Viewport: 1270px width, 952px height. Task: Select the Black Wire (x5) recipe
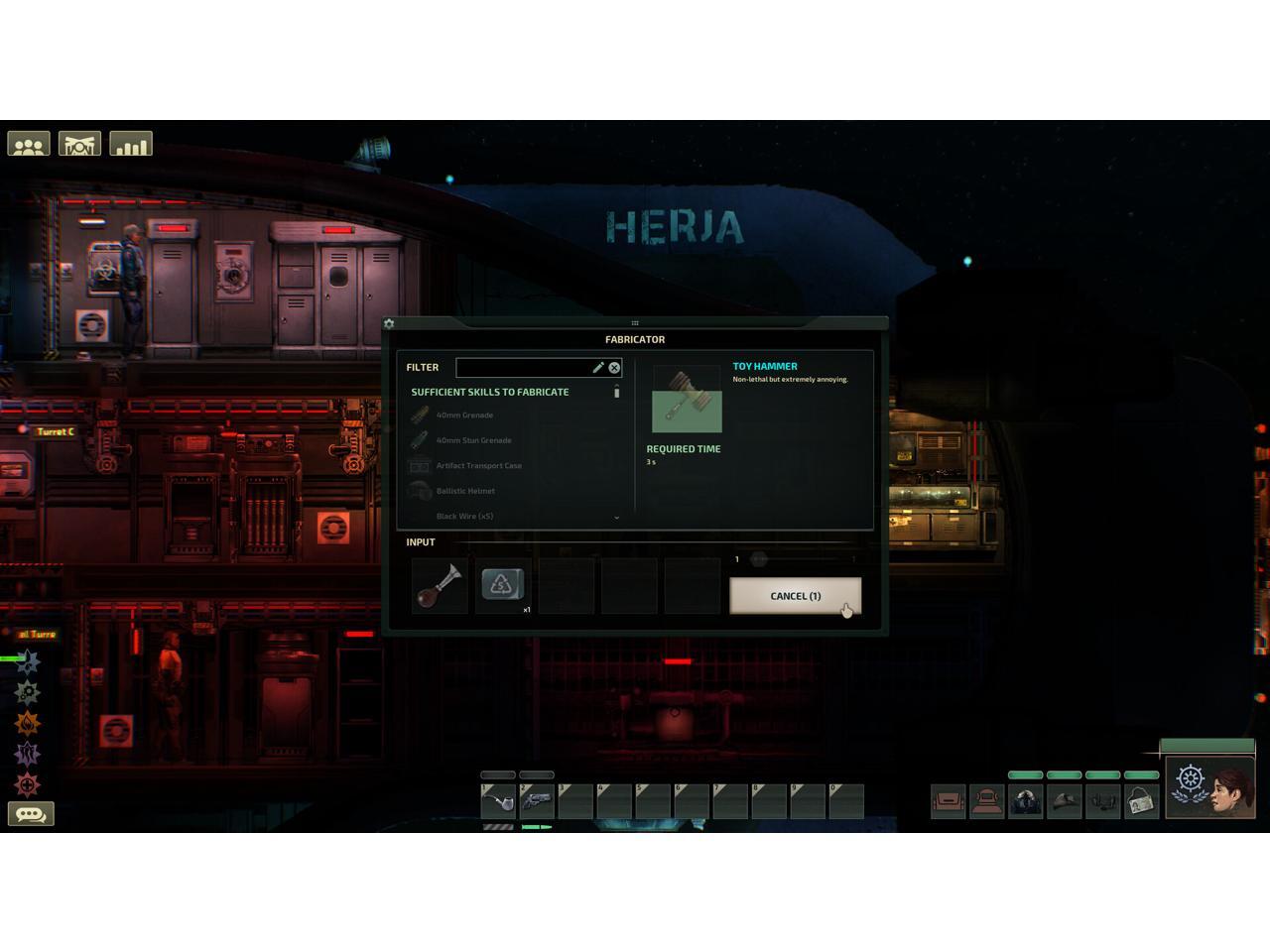[464, 516]
